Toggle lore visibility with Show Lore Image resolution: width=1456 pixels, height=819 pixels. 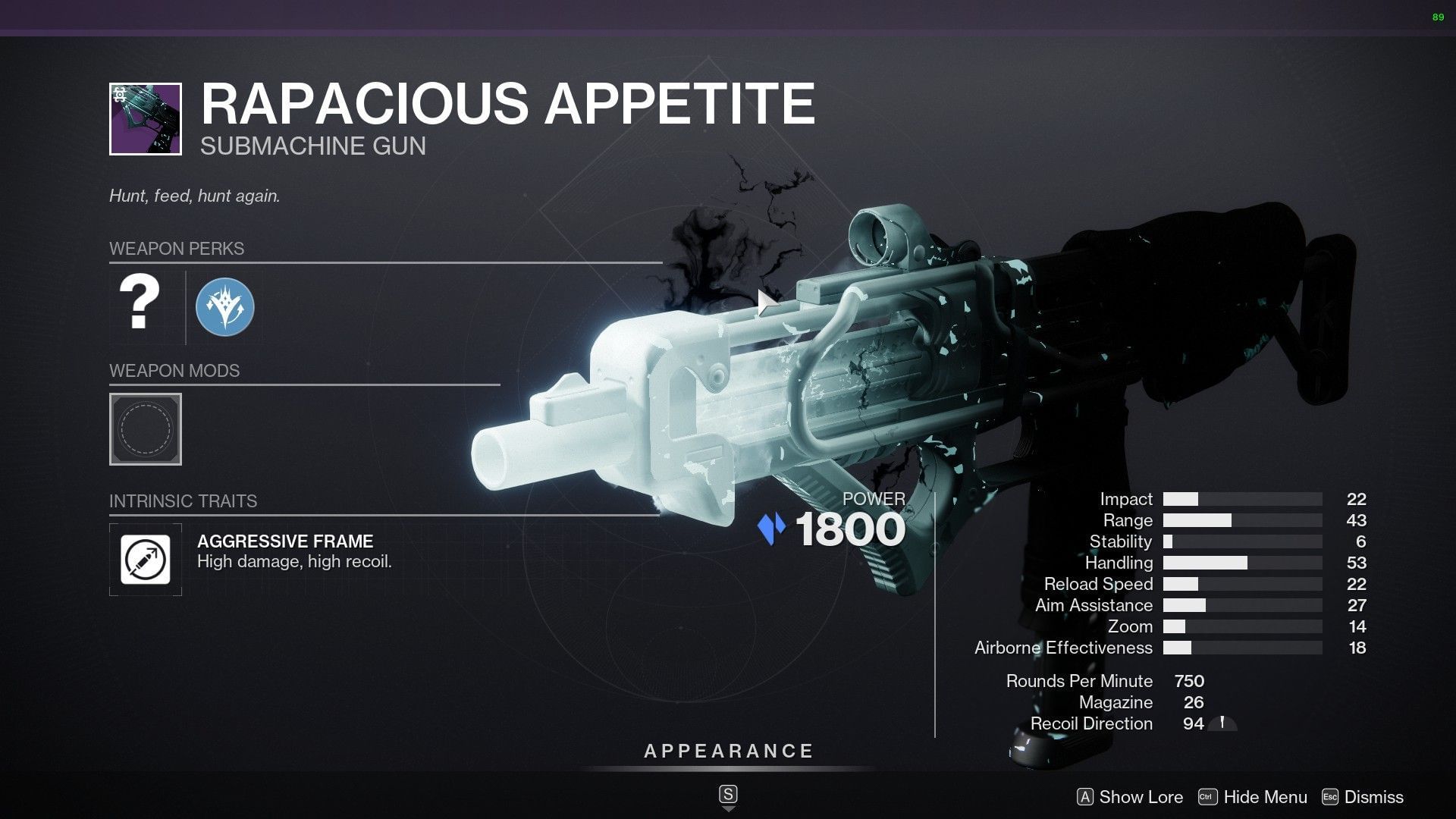click(x=1140, y=797)
